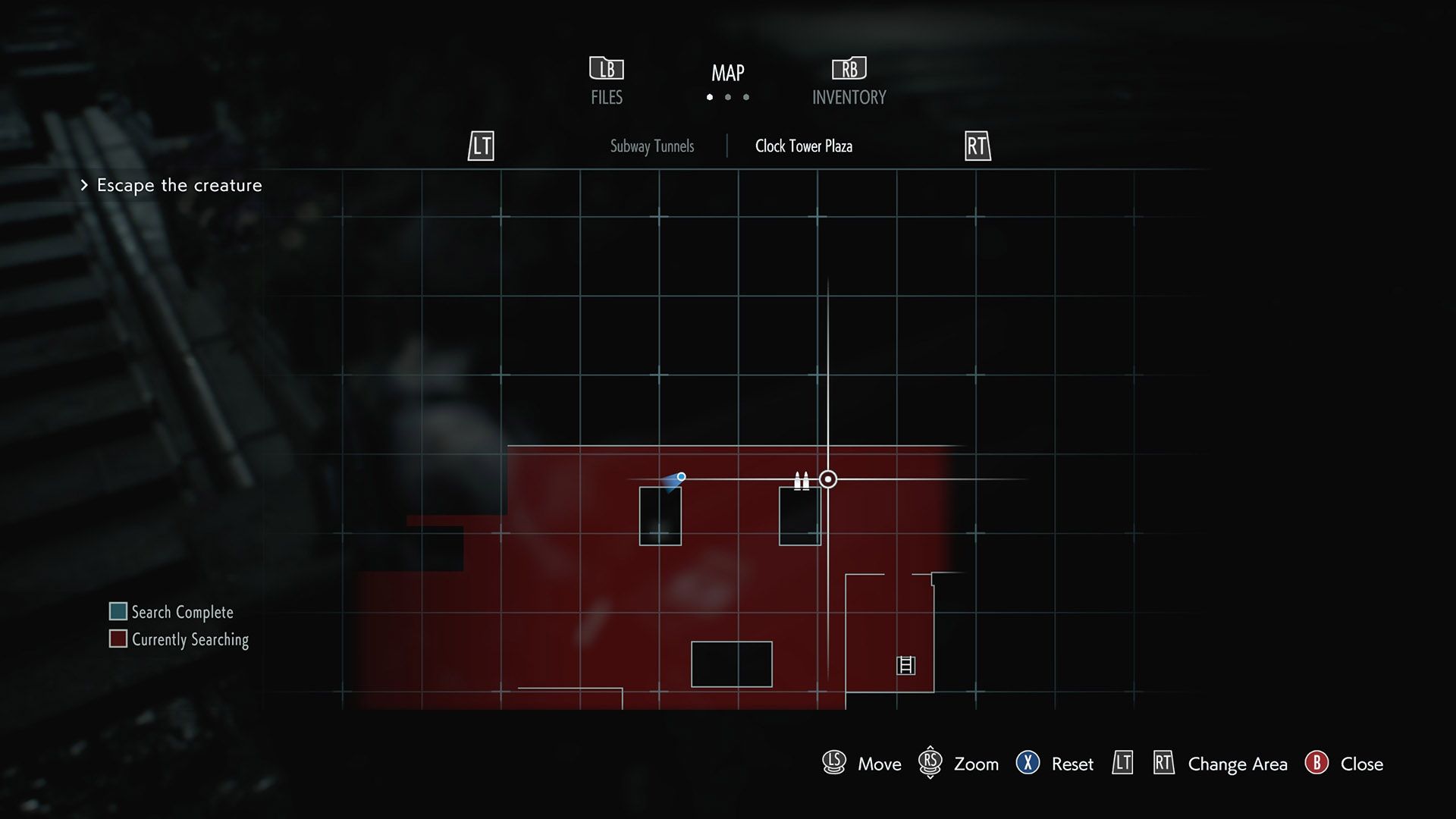Click the player position marker circle
Viewport: 1456px width, 819px height.
(827, 479)
